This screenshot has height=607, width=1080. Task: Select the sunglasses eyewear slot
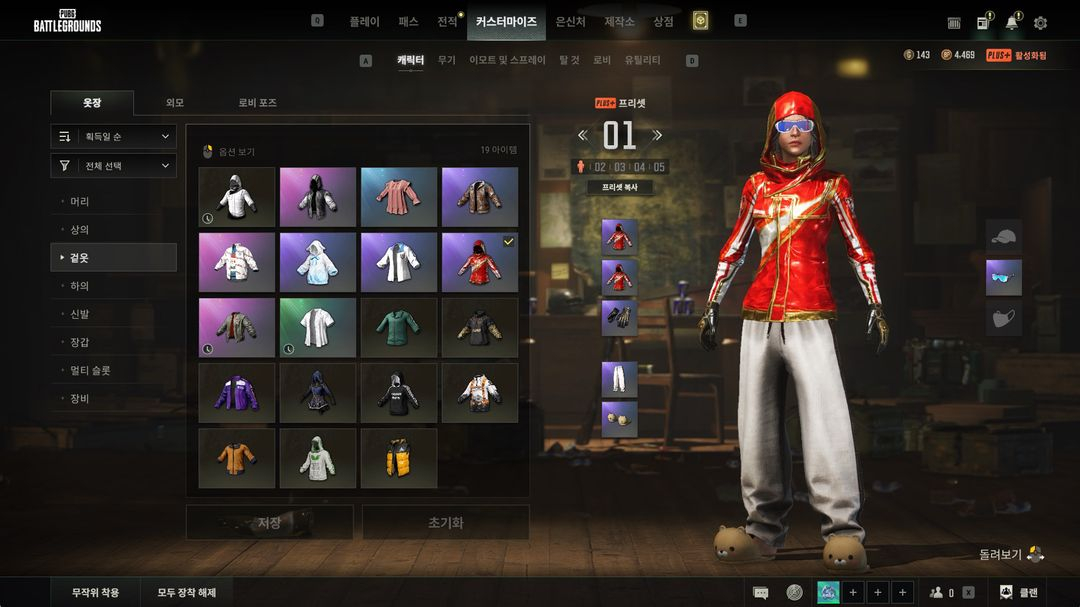[1003, 278]
